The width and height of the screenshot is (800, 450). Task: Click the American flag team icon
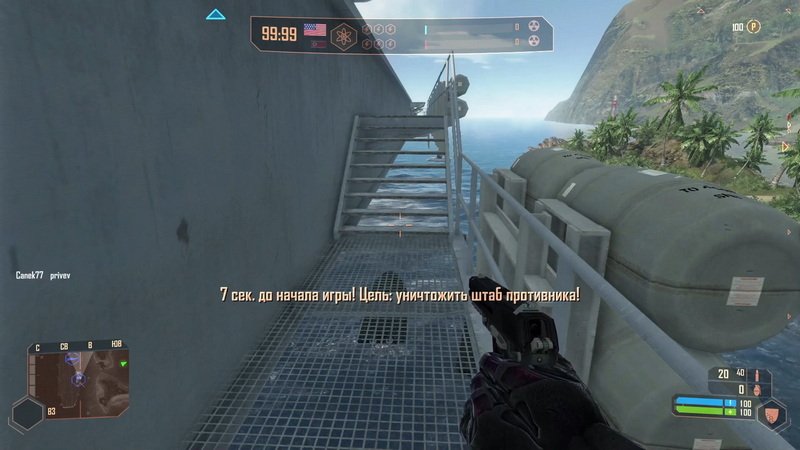point(317,29)
